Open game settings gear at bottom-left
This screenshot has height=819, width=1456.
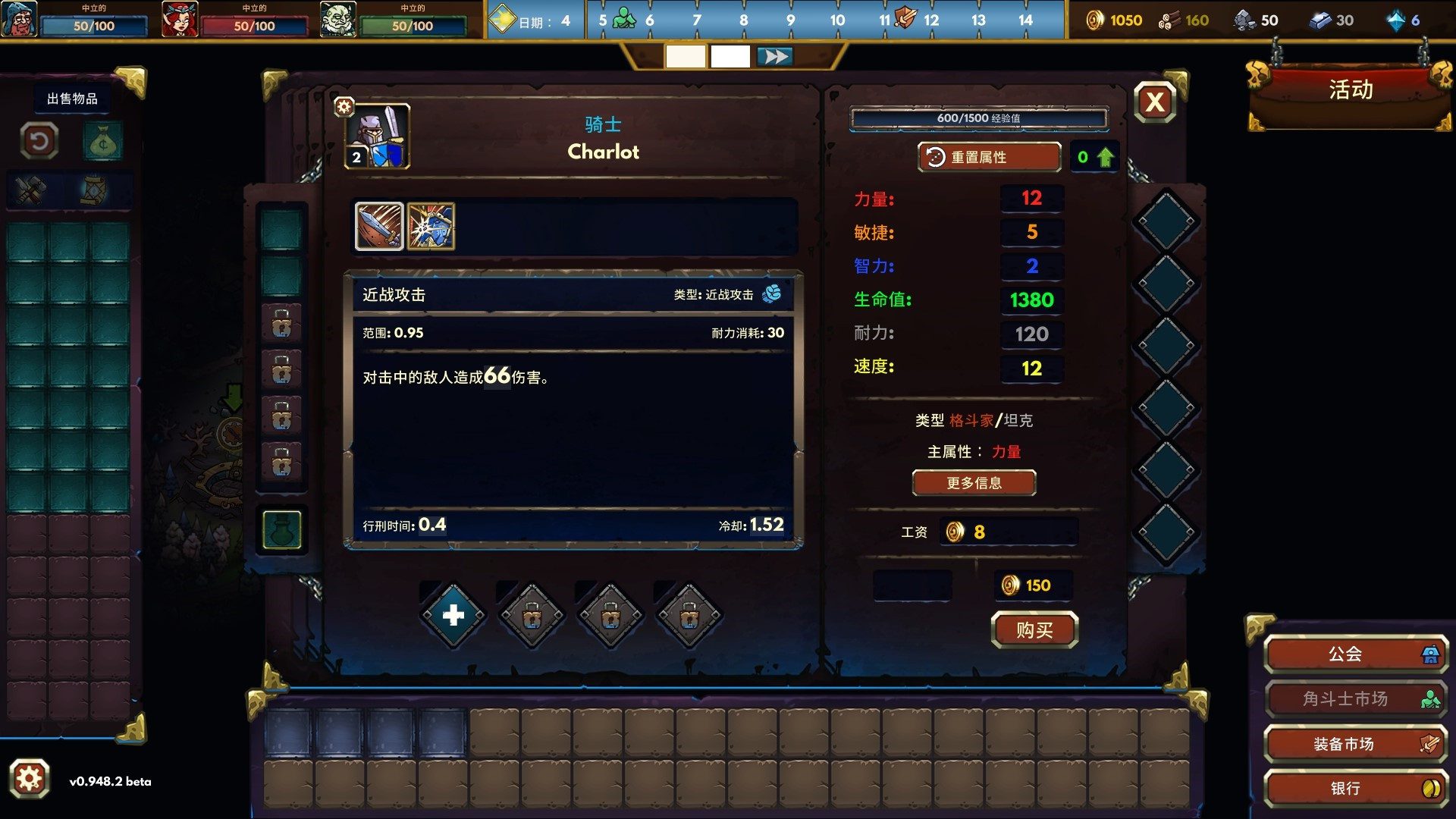tap(30, 779)
